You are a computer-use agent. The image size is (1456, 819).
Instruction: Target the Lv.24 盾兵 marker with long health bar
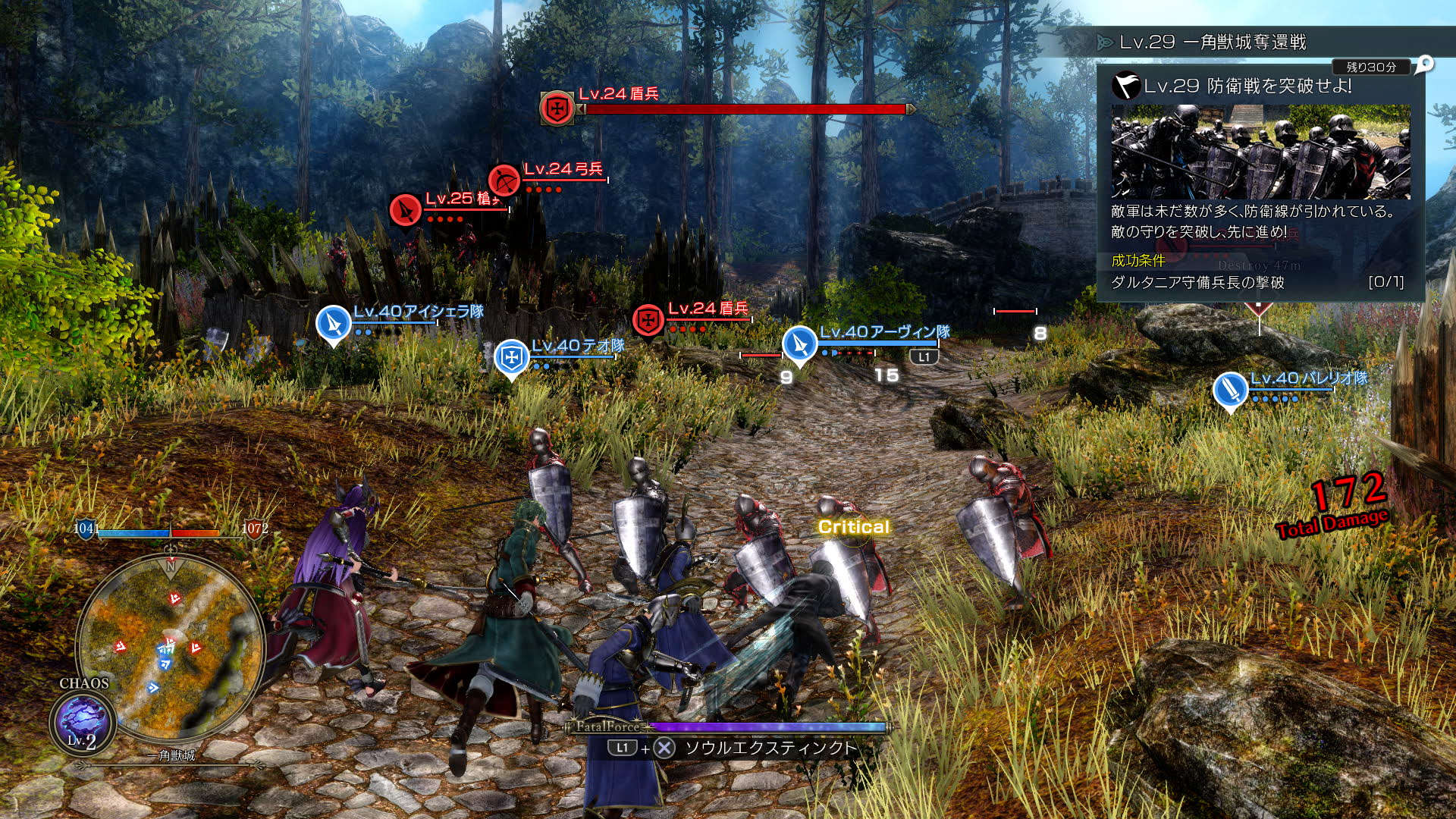point(557,108)
